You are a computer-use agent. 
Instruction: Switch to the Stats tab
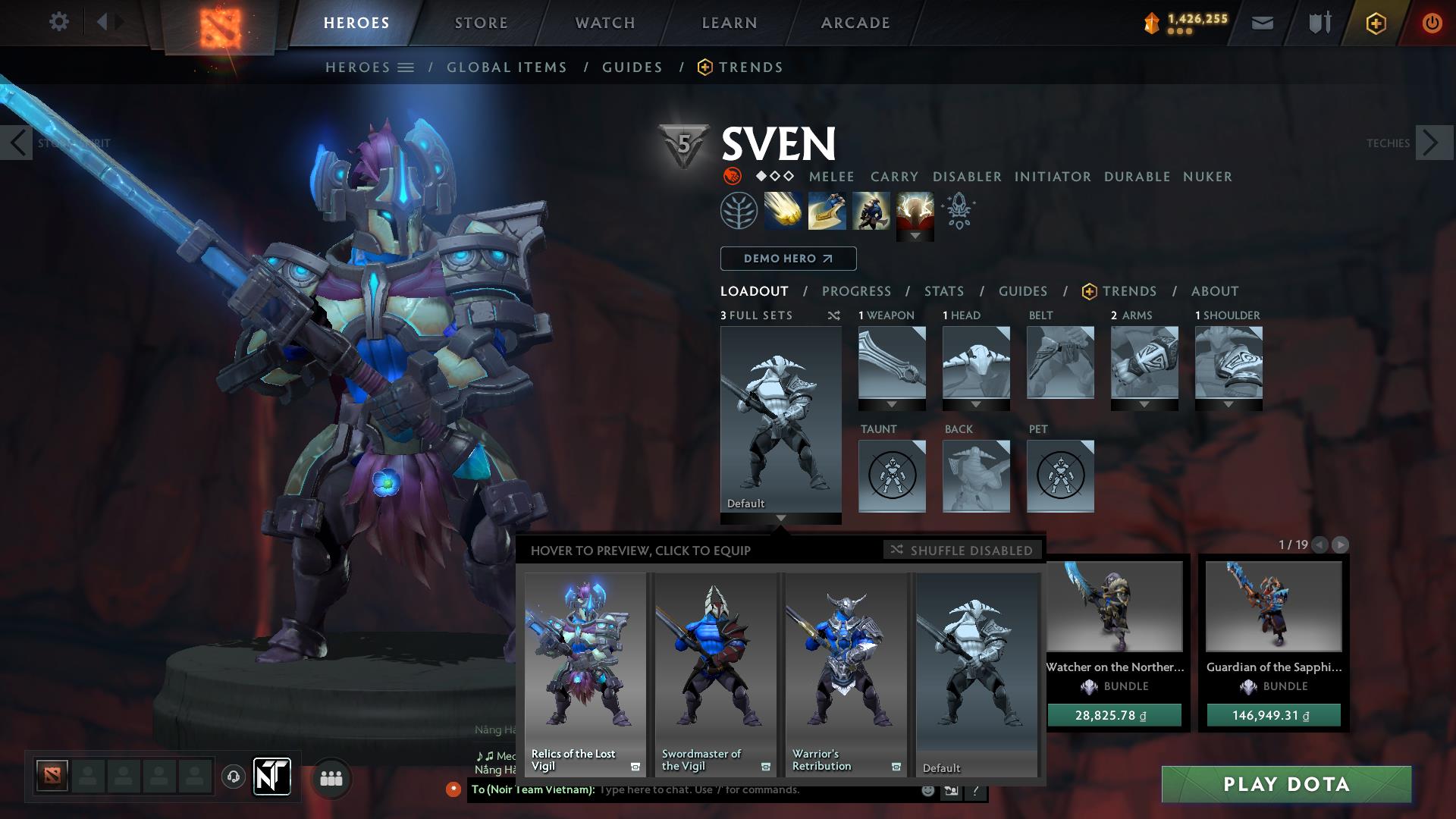(943, 290)
